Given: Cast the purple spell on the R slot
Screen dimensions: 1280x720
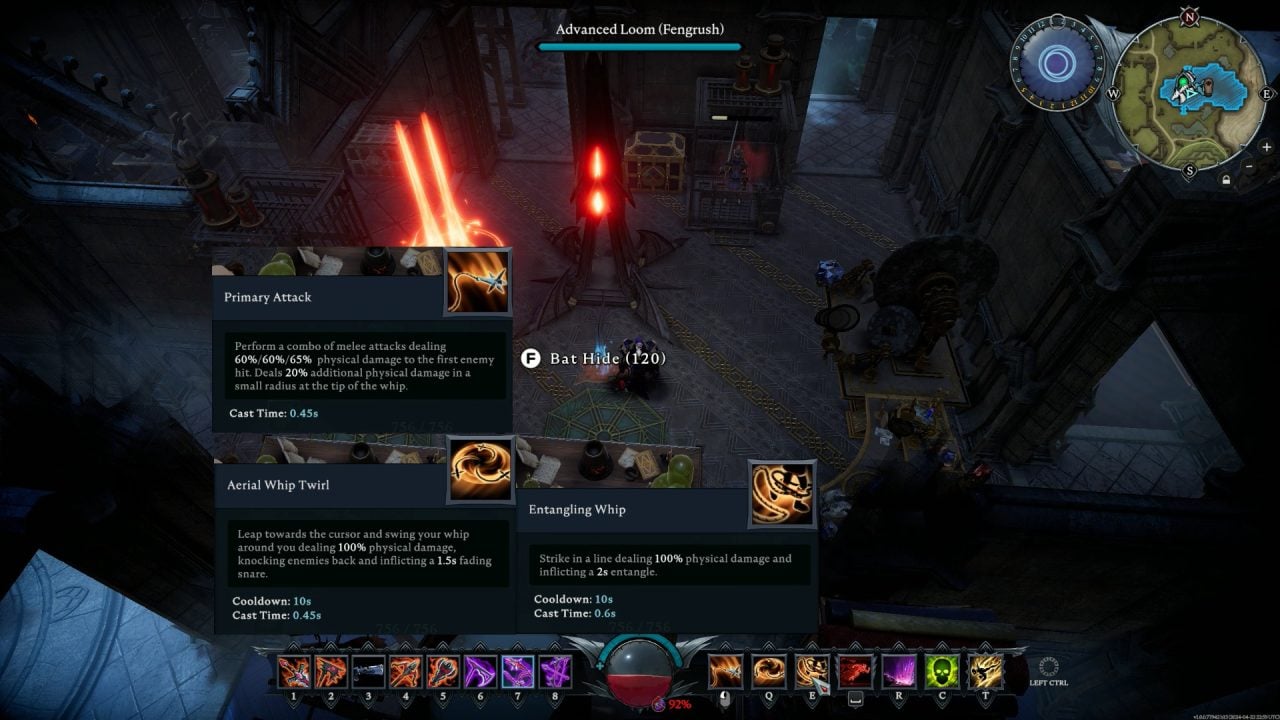Looking at the screenshot, I should (897, 671).
